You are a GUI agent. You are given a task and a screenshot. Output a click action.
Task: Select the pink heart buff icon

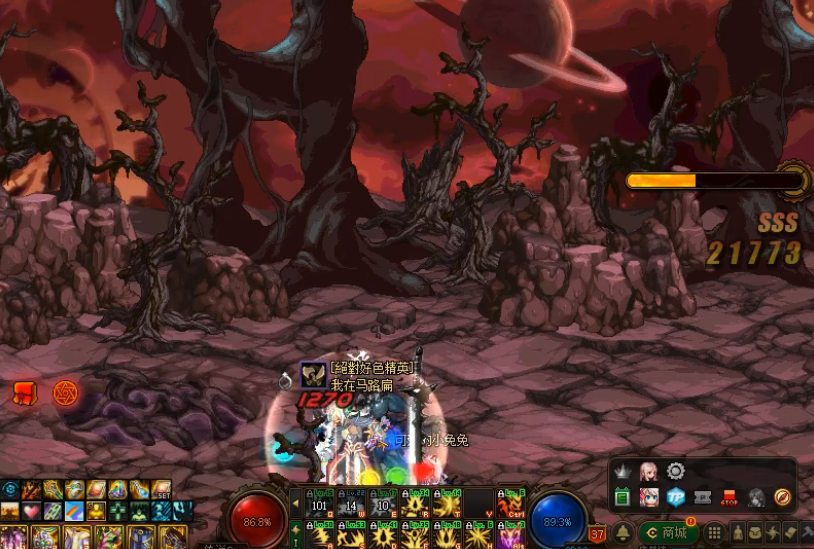click(x=32, y=510)
